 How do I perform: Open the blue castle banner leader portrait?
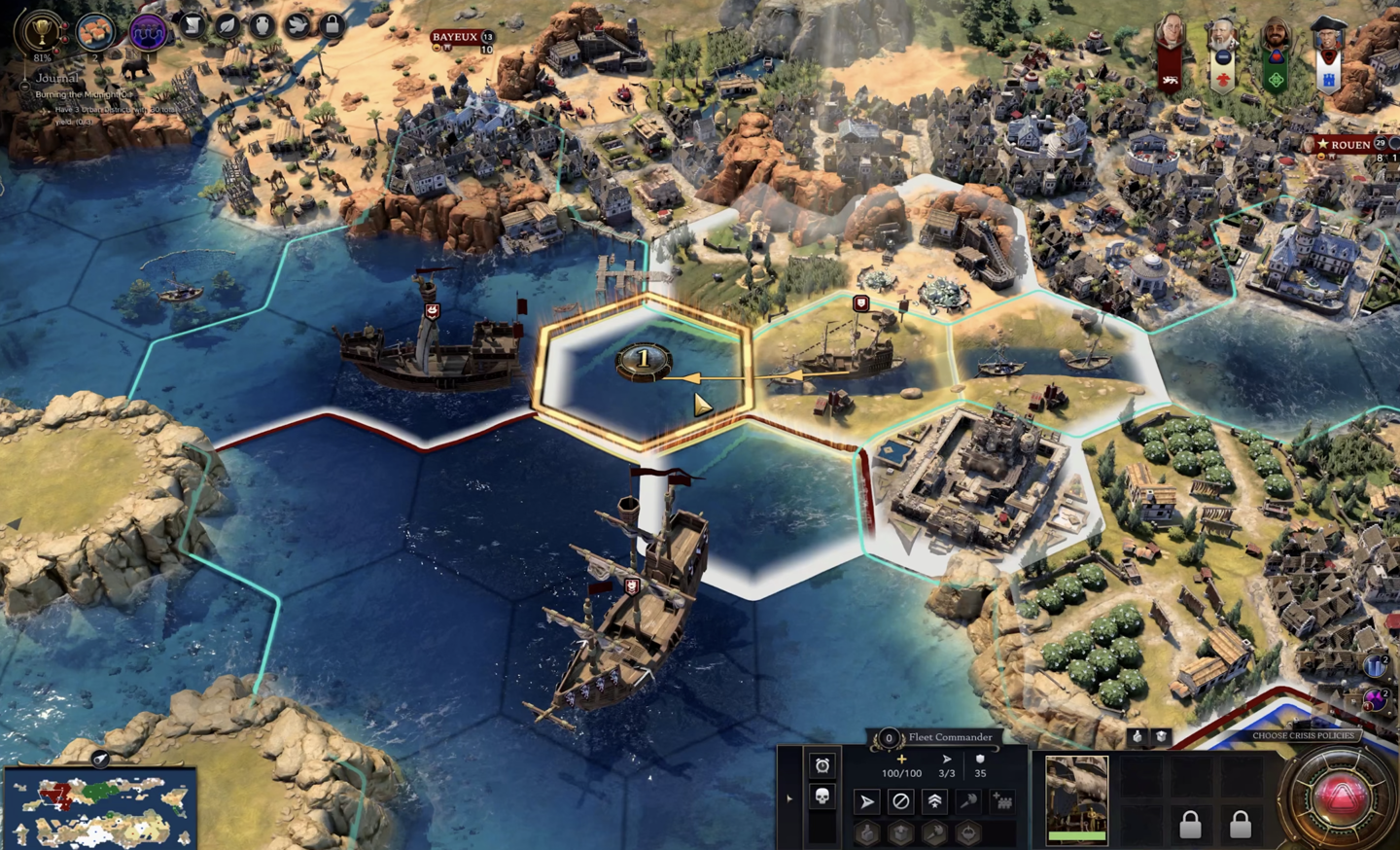click(x=1329, y=55)
